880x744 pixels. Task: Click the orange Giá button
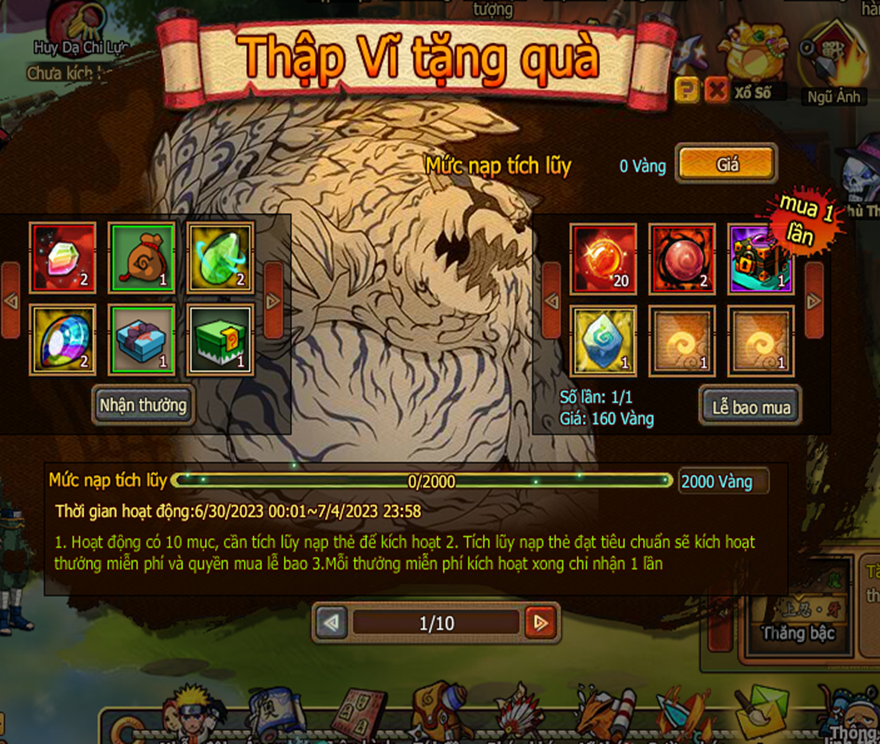[x=726, y=165]
